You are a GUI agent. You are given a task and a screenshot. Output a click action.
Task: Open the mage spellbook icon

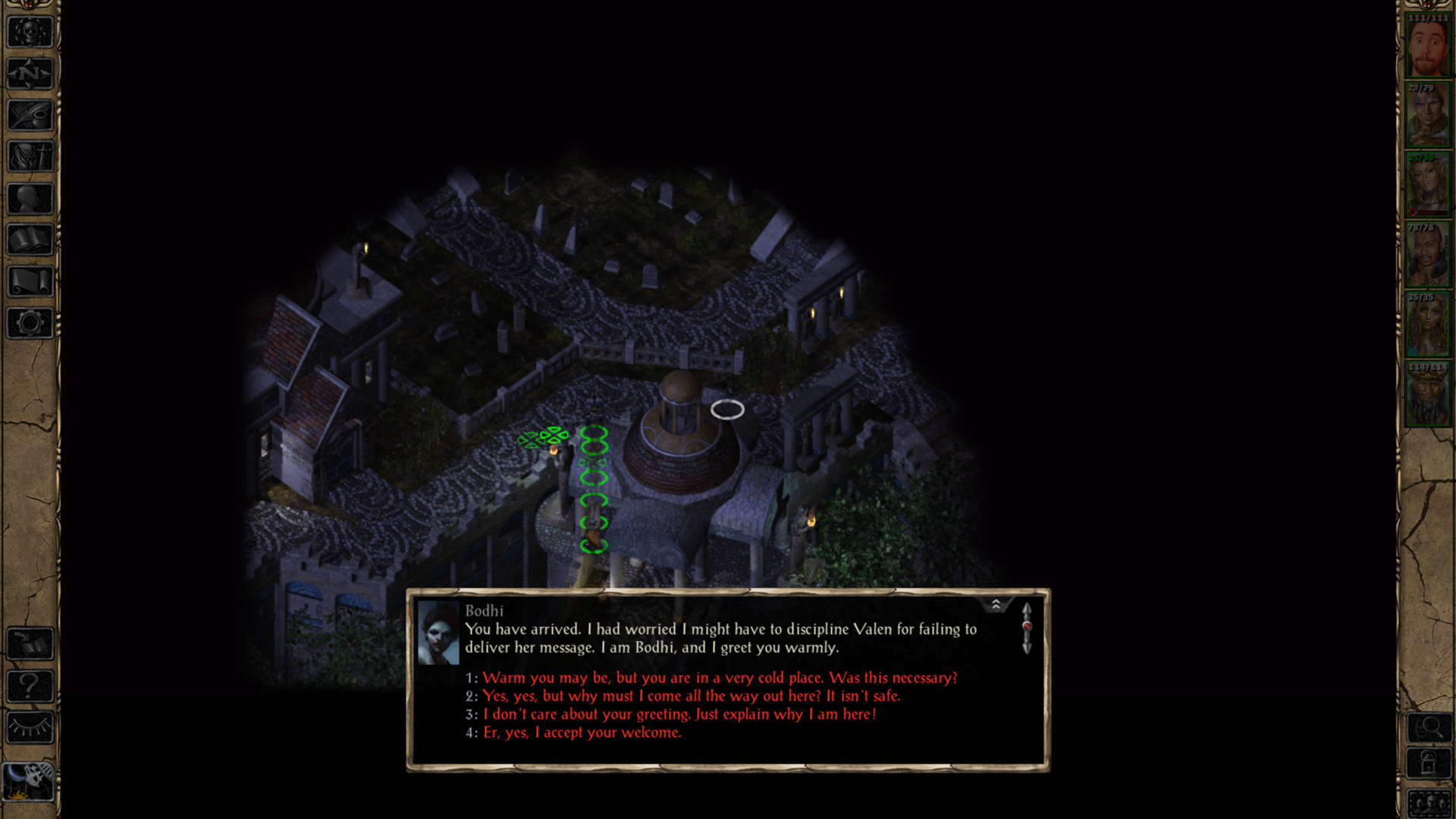point(30,241)
